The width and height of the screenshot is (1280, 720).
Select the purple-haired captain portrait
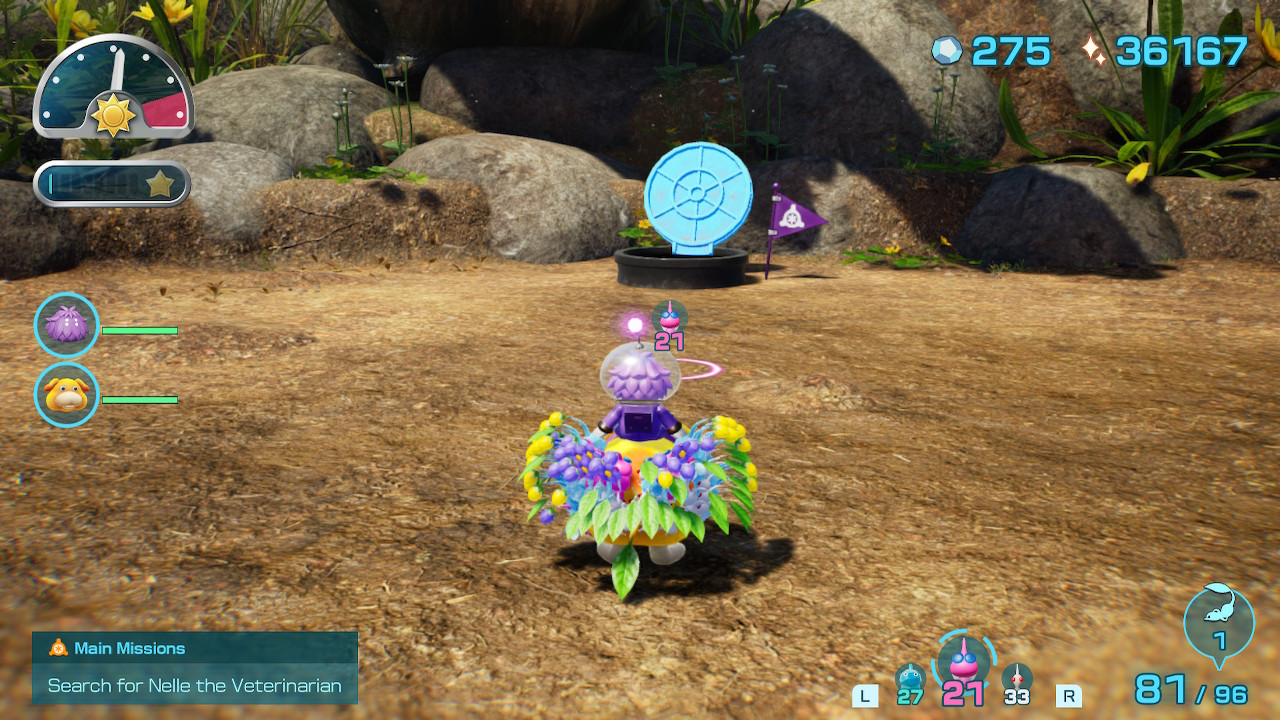[x=67, y=325]
